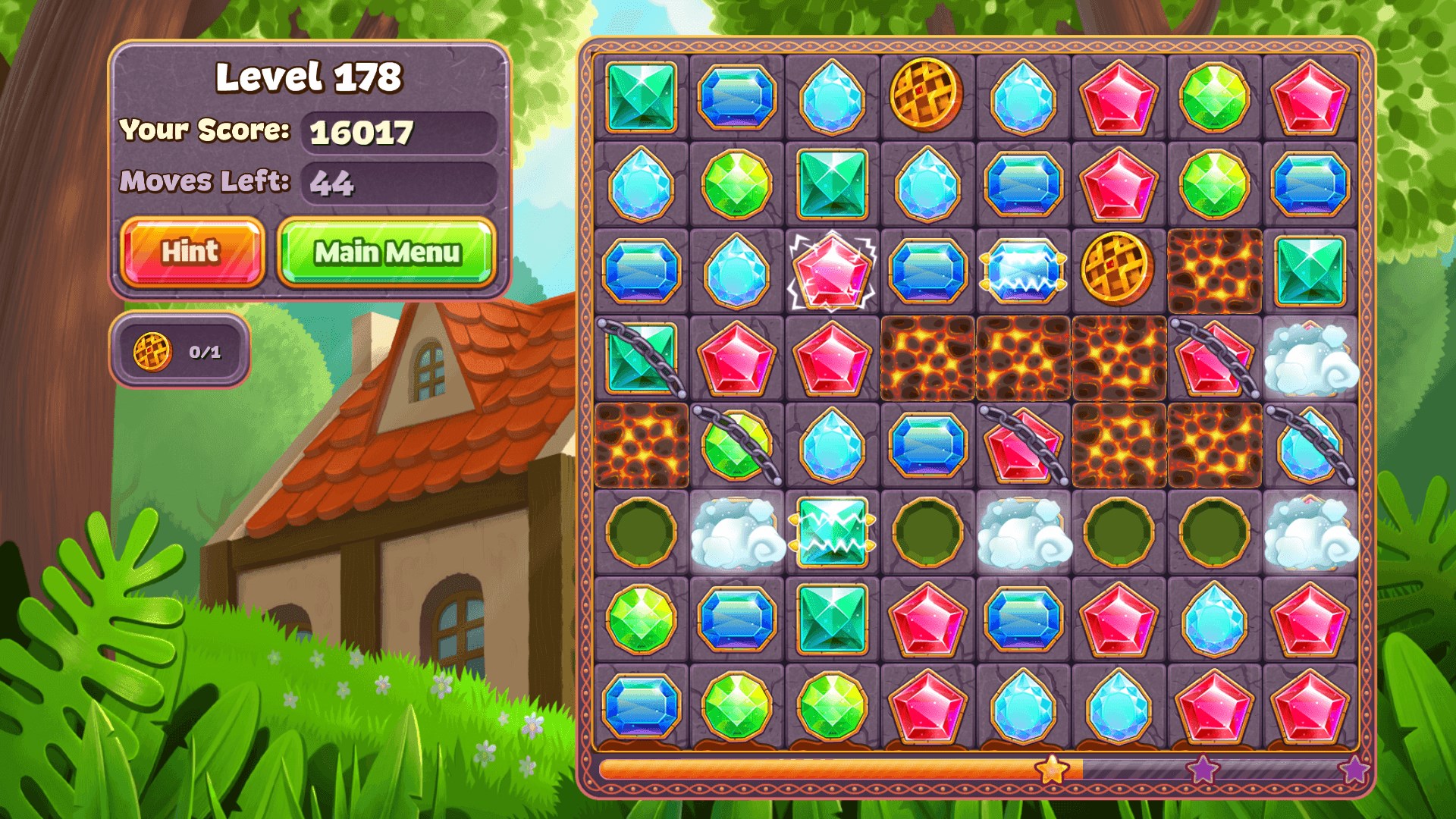This screenshot has height=819, width=1456.
Task: Click the pie goal icon in the objective panel
Action: [x=155, y=352]
